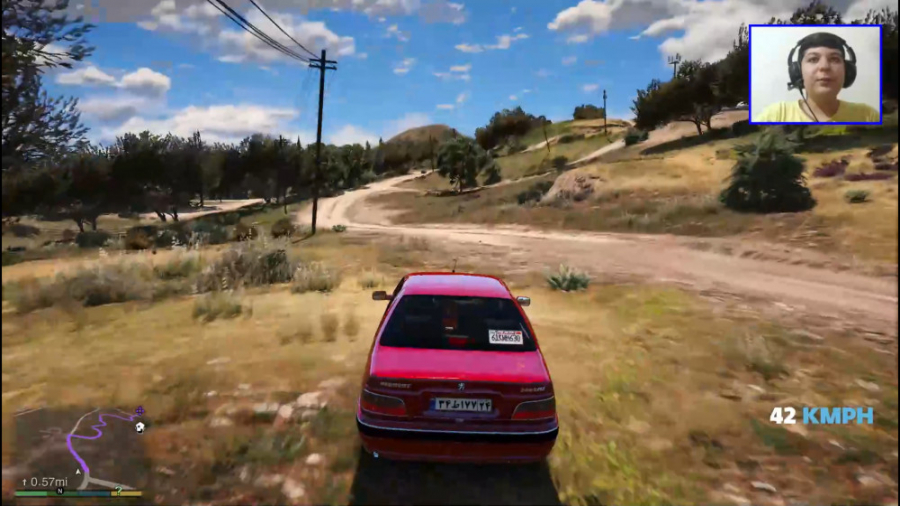Image resolution: width=900 pixels, height=506 pixels.
Task: Open the streamer webcam overlay
Action: pos(815,74)
